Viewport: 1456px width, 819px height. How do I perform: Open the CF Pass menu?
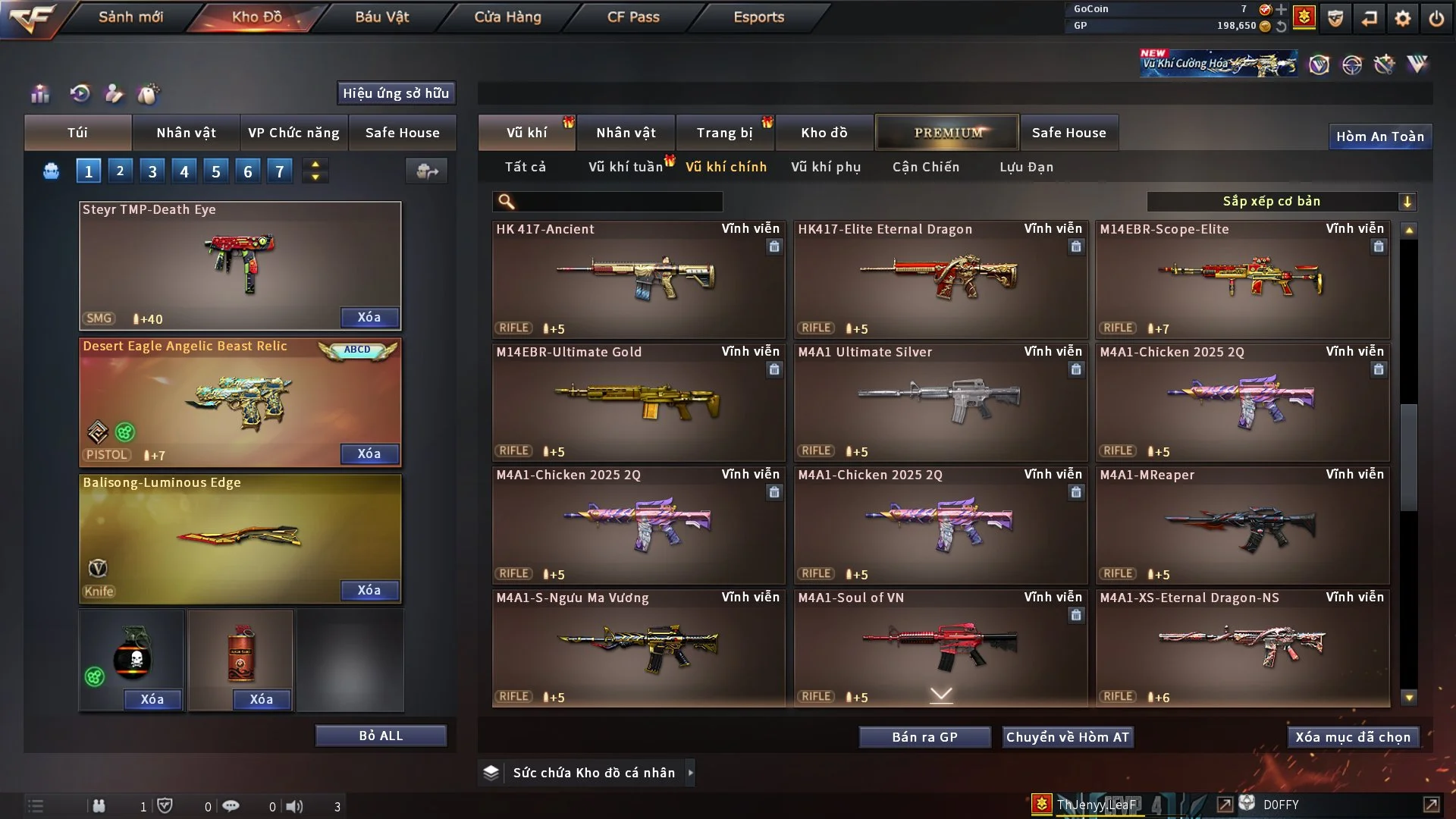[x=633, y=17]
